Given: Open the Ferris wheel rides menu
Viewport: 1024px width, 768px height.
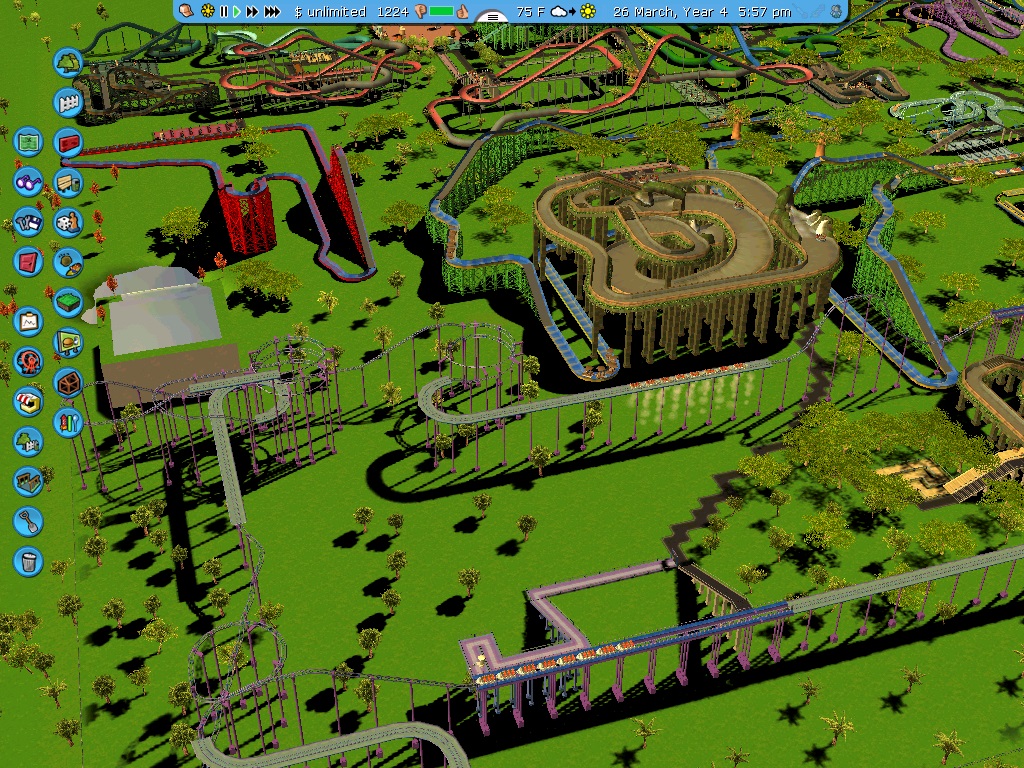Looking at the screenshot, I should click(x=28, y=361).
